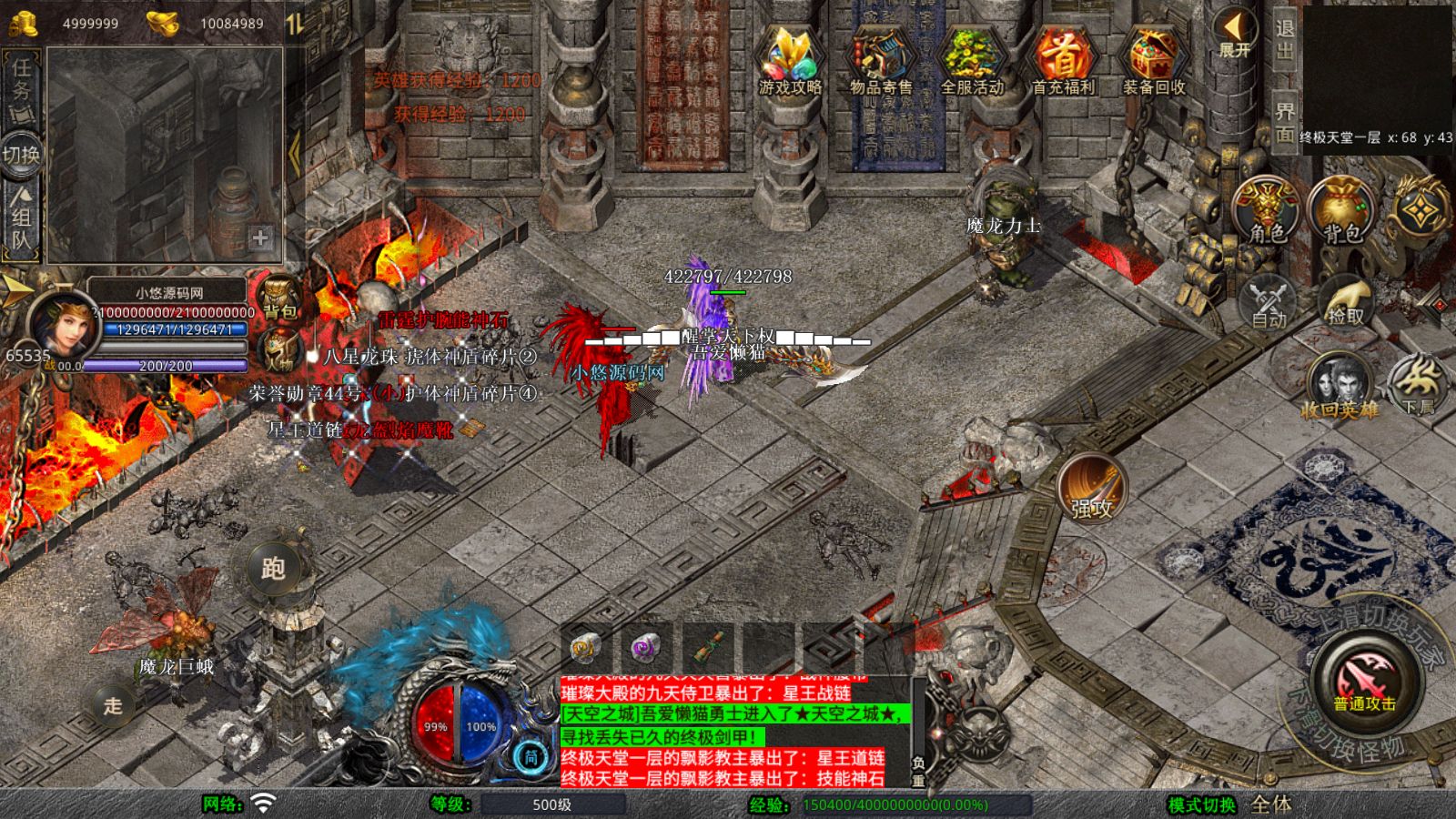This screenshot has width=1456, height=819.
Task: Use the 普通攻击 normal attack button
Action: [x=1364, y=681]
